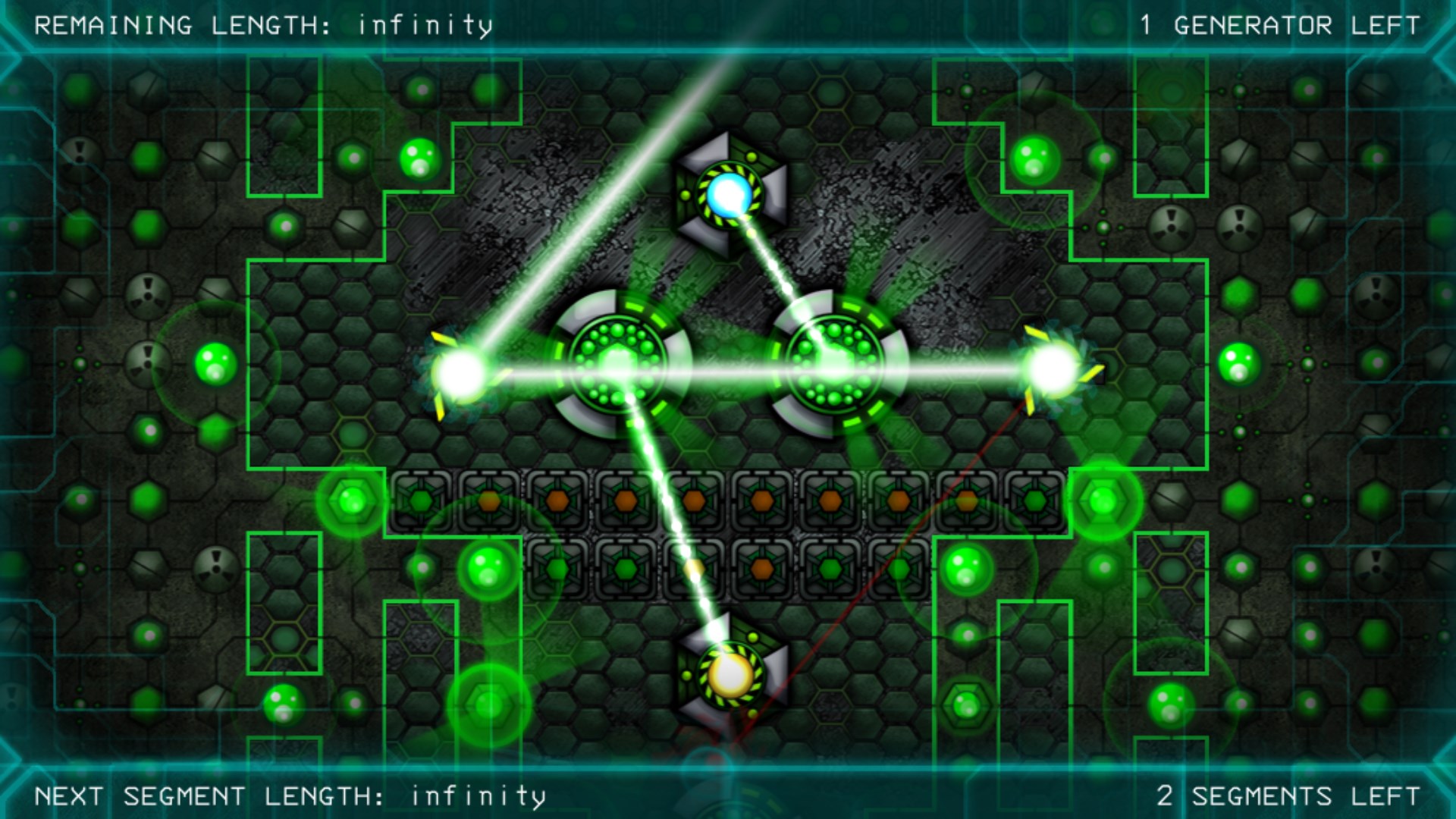Click the 2 SEGMENTS LEFT counter
The height and width of the screenshot is (819, 1456).
tap(1288, 795)
